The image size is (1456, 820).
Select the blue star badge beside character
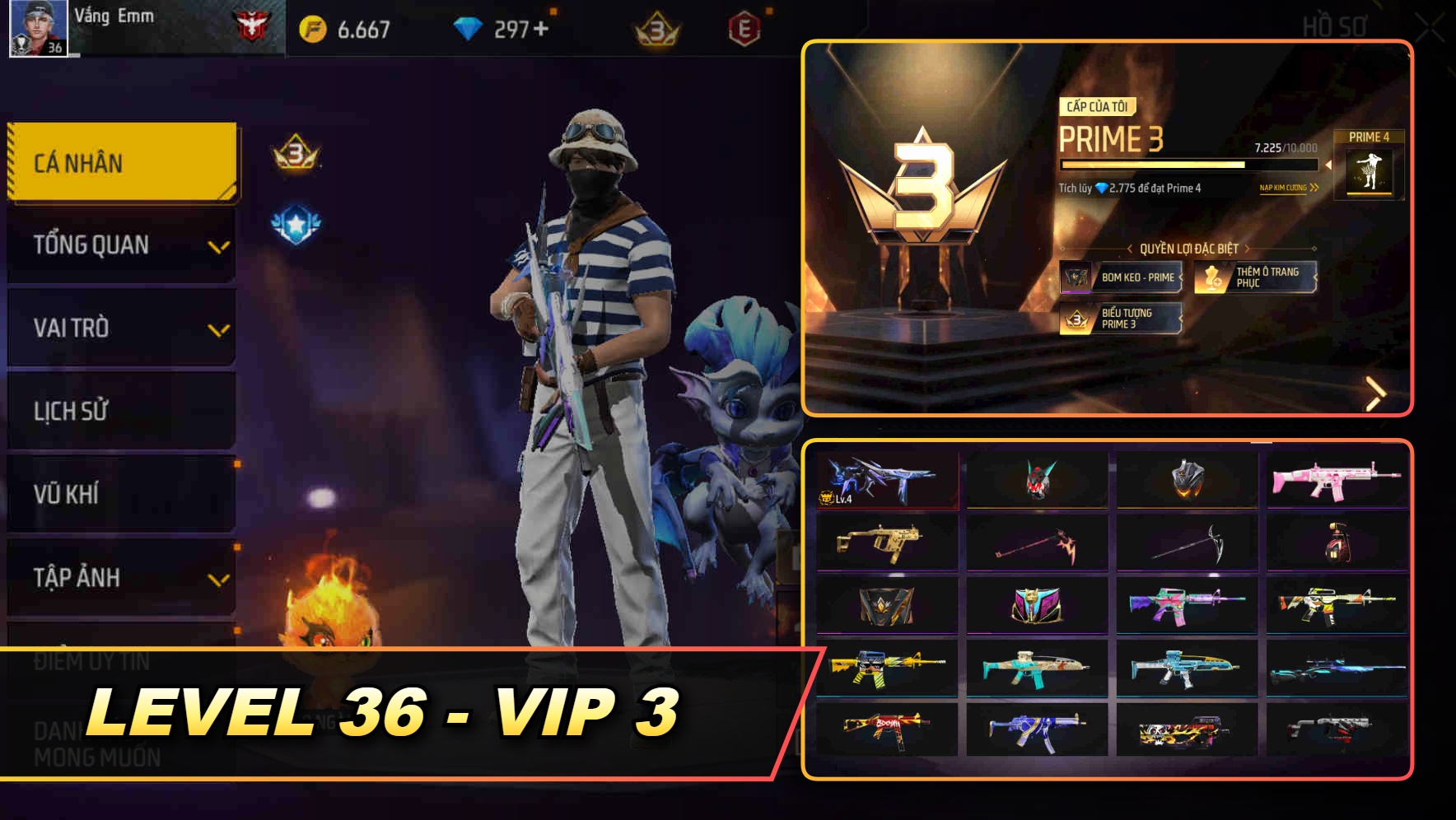[x=296, y=221]
